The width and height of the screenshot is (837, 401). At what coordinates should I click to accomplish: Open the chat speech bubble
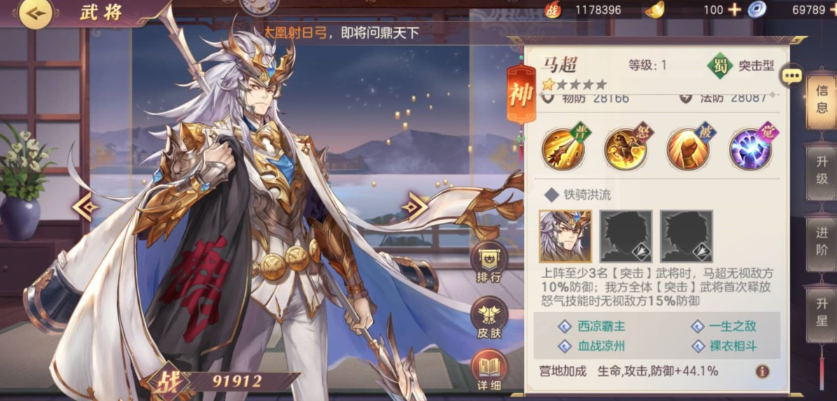point(793,75)
